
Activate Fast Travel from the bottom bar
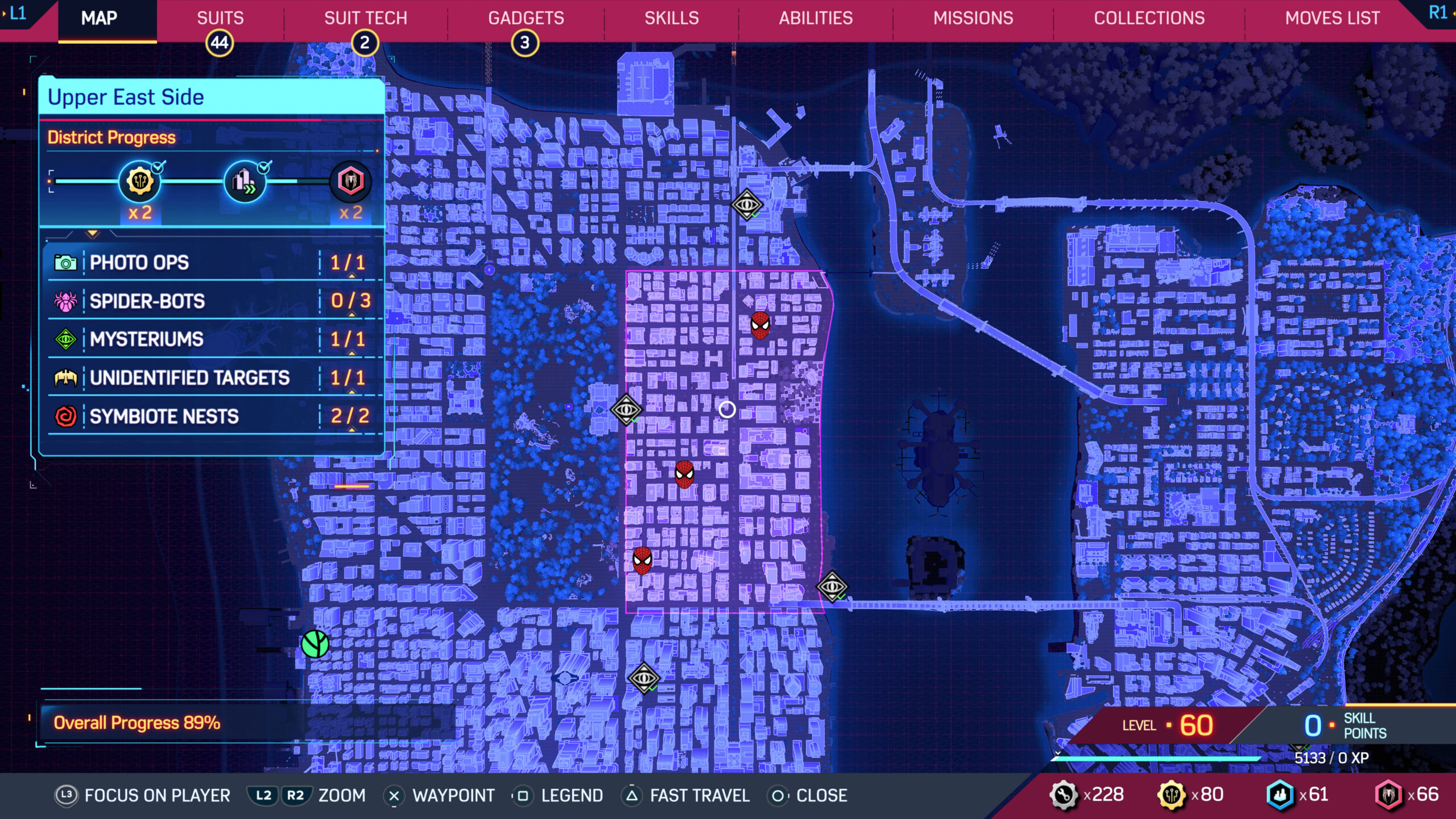pos(701,796)
